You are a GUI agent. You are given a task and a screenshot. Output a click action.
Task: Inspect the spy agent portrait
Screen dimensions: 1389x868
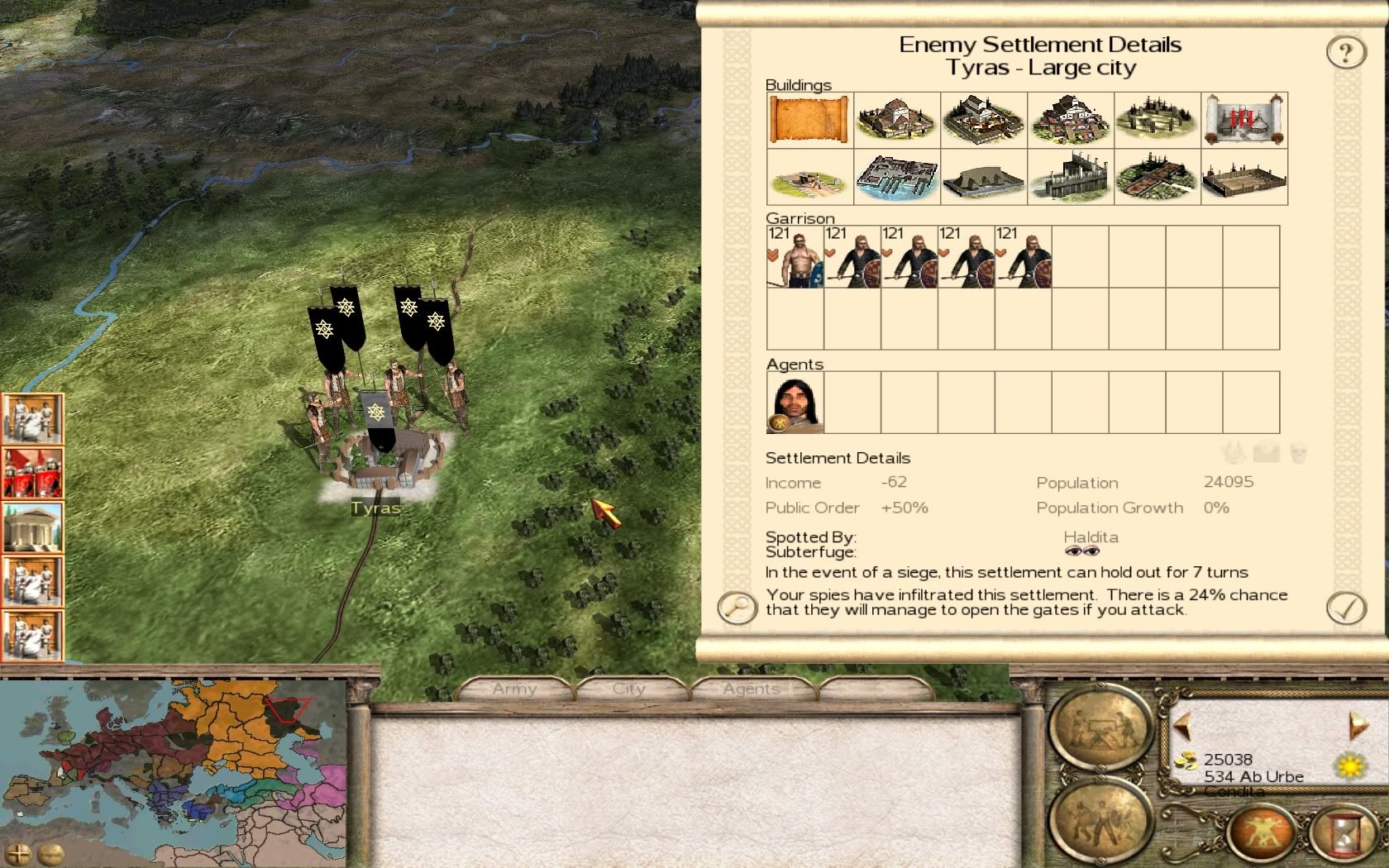coord(795,403)
